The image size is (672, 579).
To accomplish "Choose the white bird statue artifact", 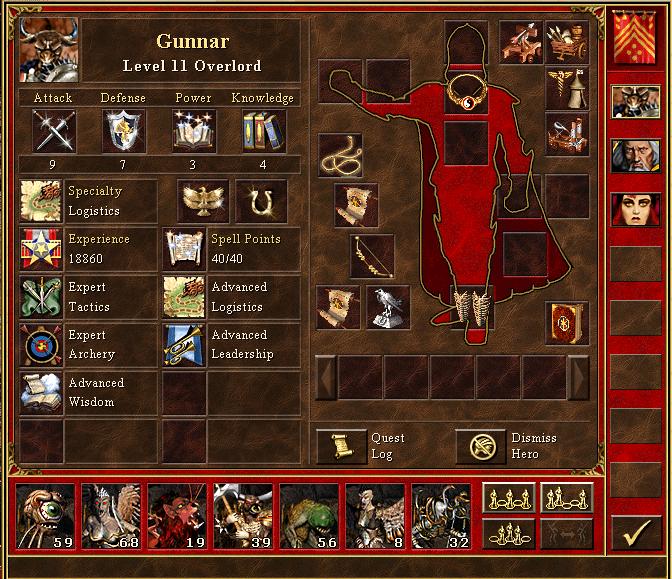I will point(387,306).
